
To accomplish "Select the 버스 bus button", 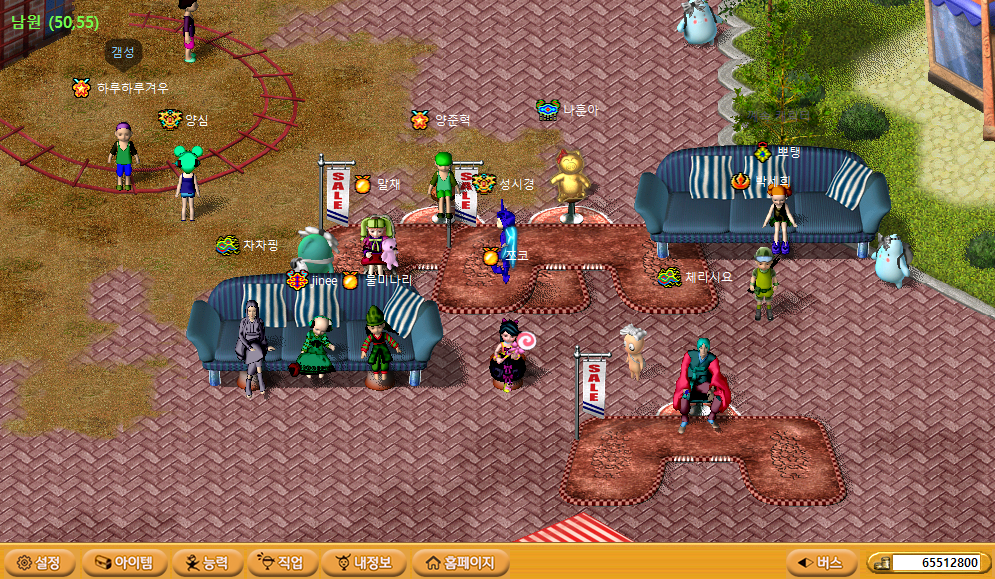I will tap(821, 563).
